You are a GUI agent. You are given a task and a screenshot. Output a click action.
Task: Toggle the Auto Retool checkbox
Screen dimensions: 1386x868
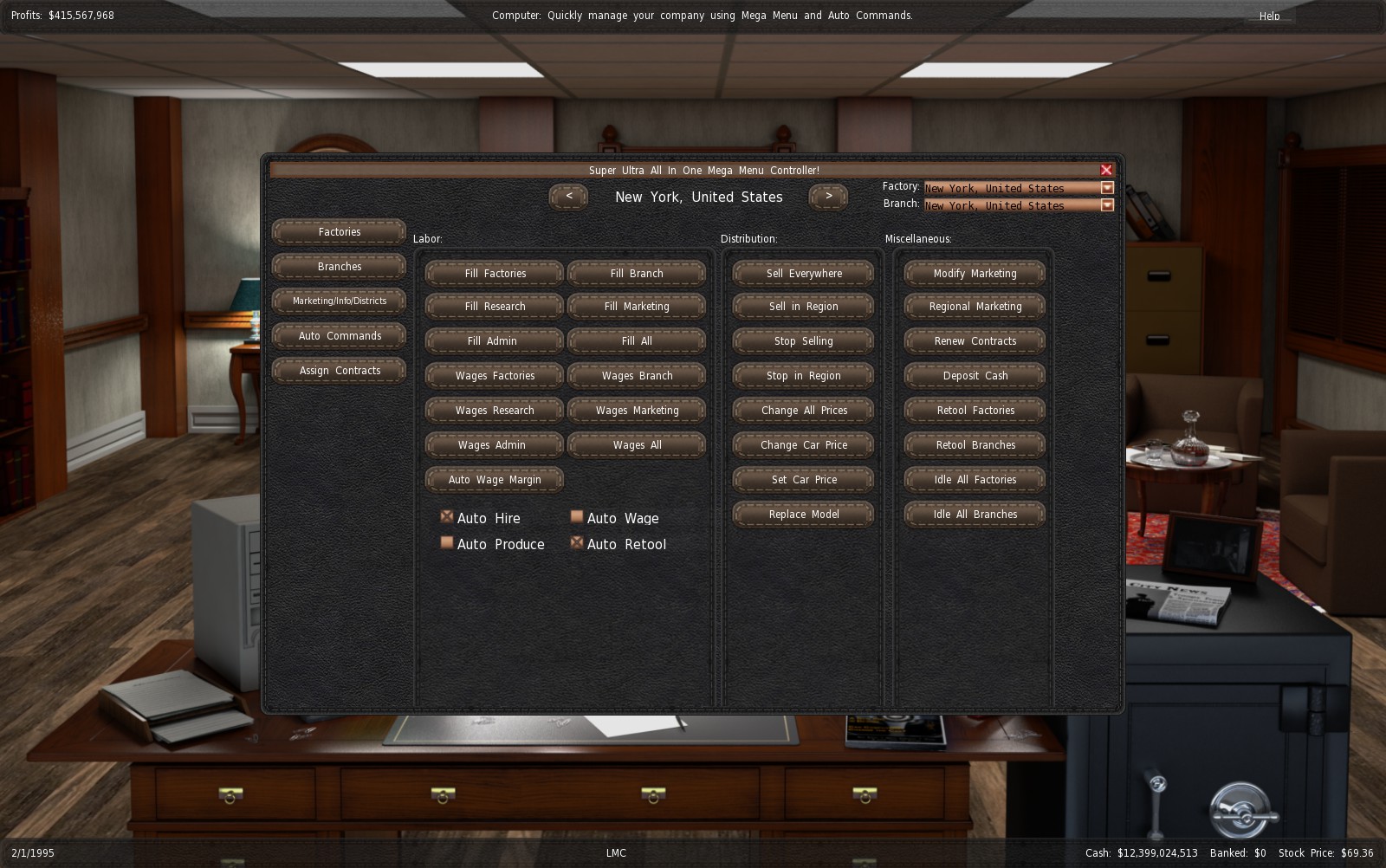pos(577,543)
